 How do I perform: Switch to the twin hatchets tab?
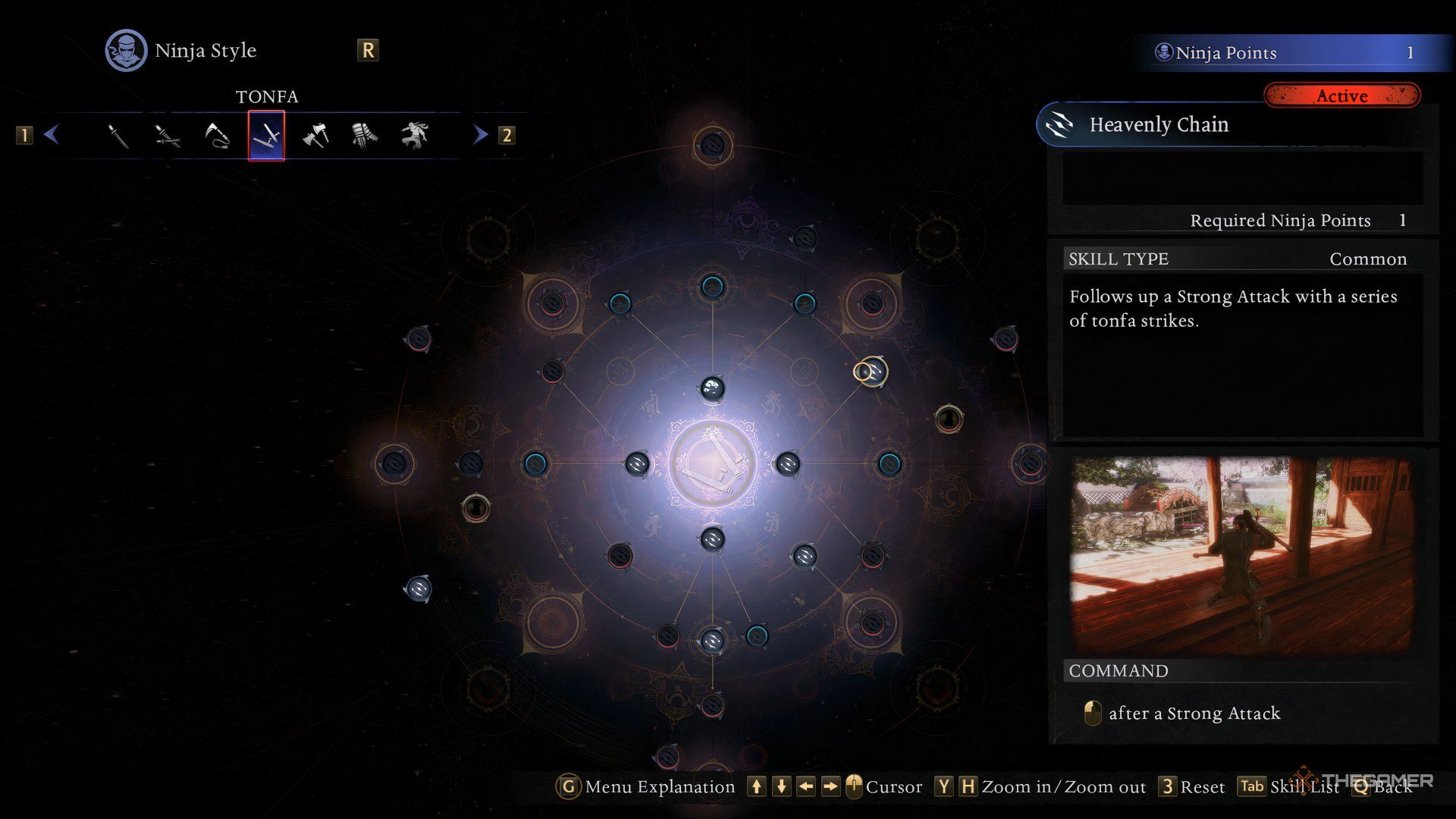pyautogui.click(x=315, y=136)
